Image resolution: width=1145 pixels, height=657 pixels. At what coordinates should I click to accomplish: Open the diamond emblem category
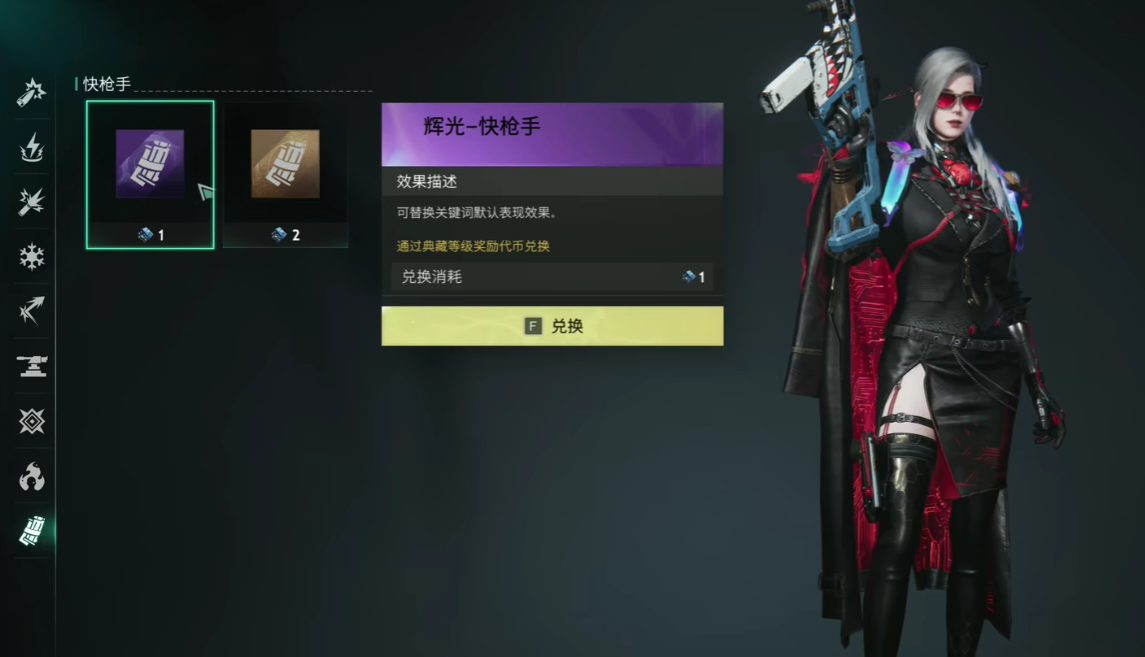pyautogui.click(x=32, y=421)
